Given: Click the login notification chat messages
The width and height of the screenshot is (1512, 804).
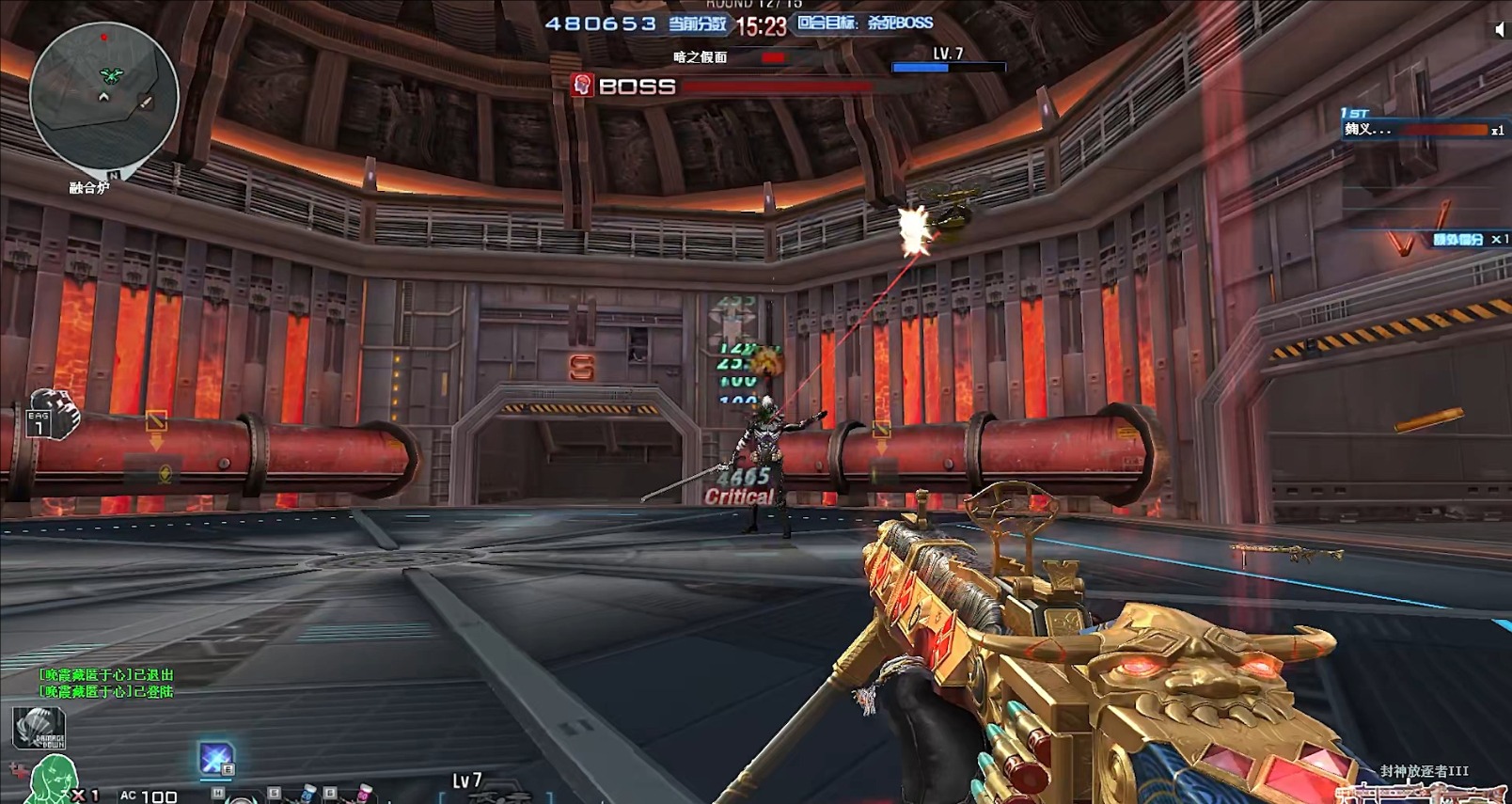Looking at the screenshot, I should pos(106,683).
